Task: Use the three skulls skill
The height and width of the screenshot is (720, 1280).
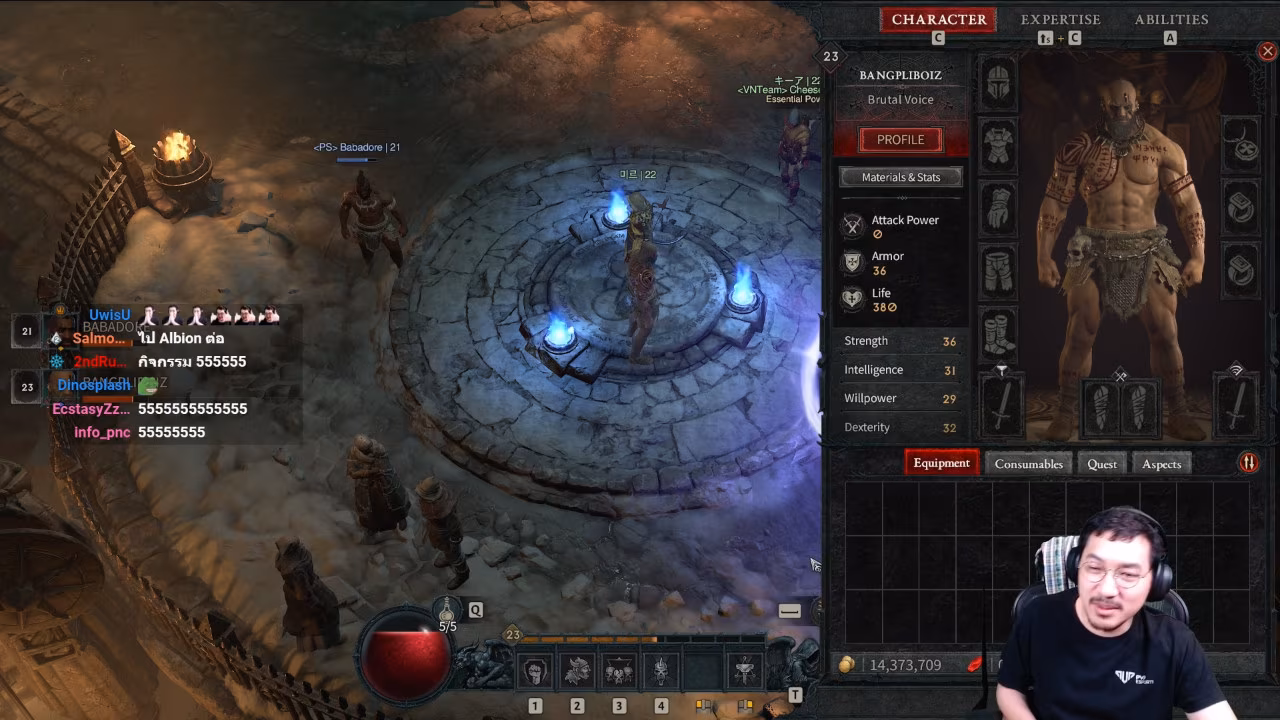Action: coord(619,671)
